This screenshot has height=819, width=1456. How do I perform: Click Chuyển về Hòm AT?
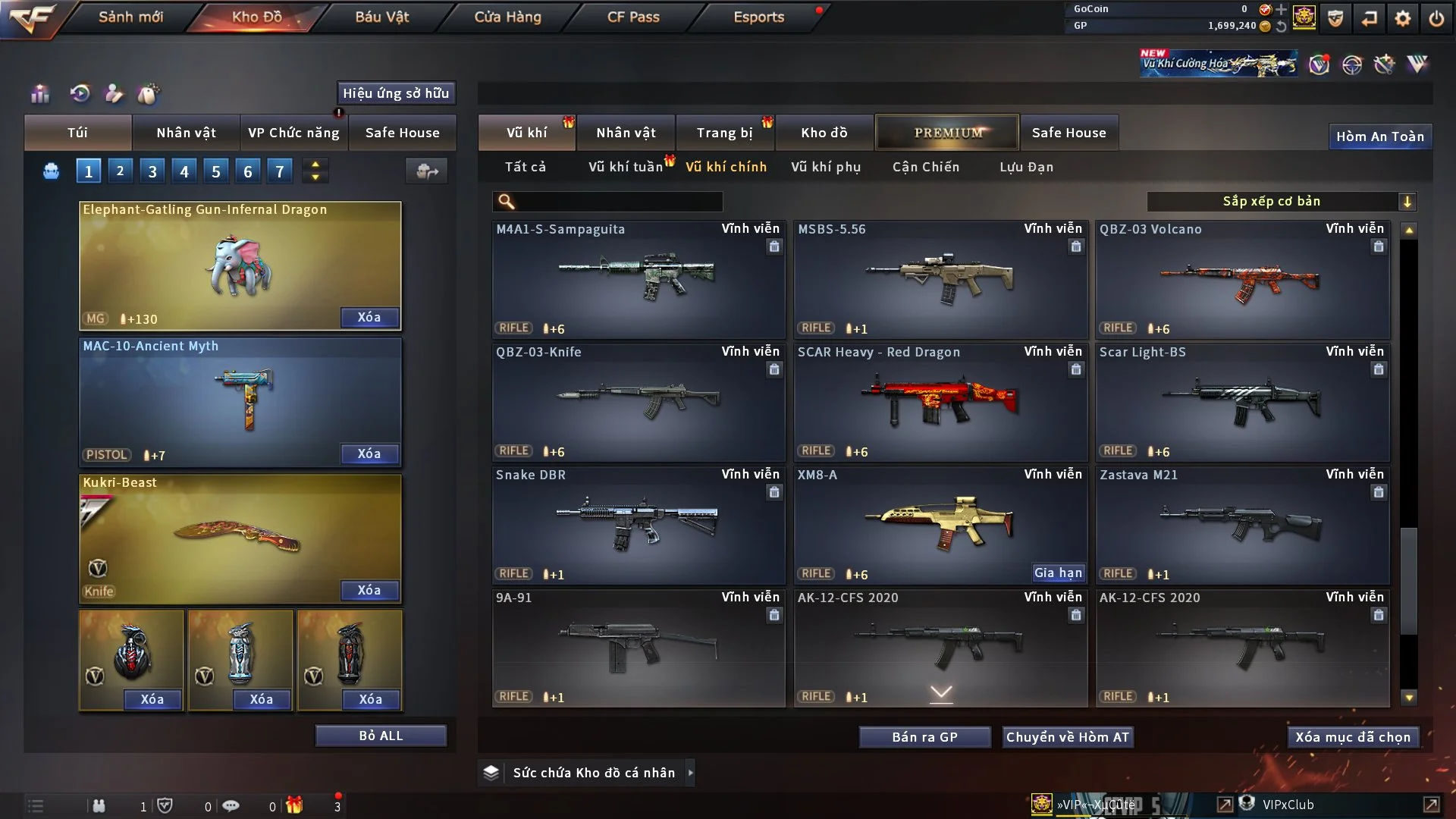[x=1068, y=737]
